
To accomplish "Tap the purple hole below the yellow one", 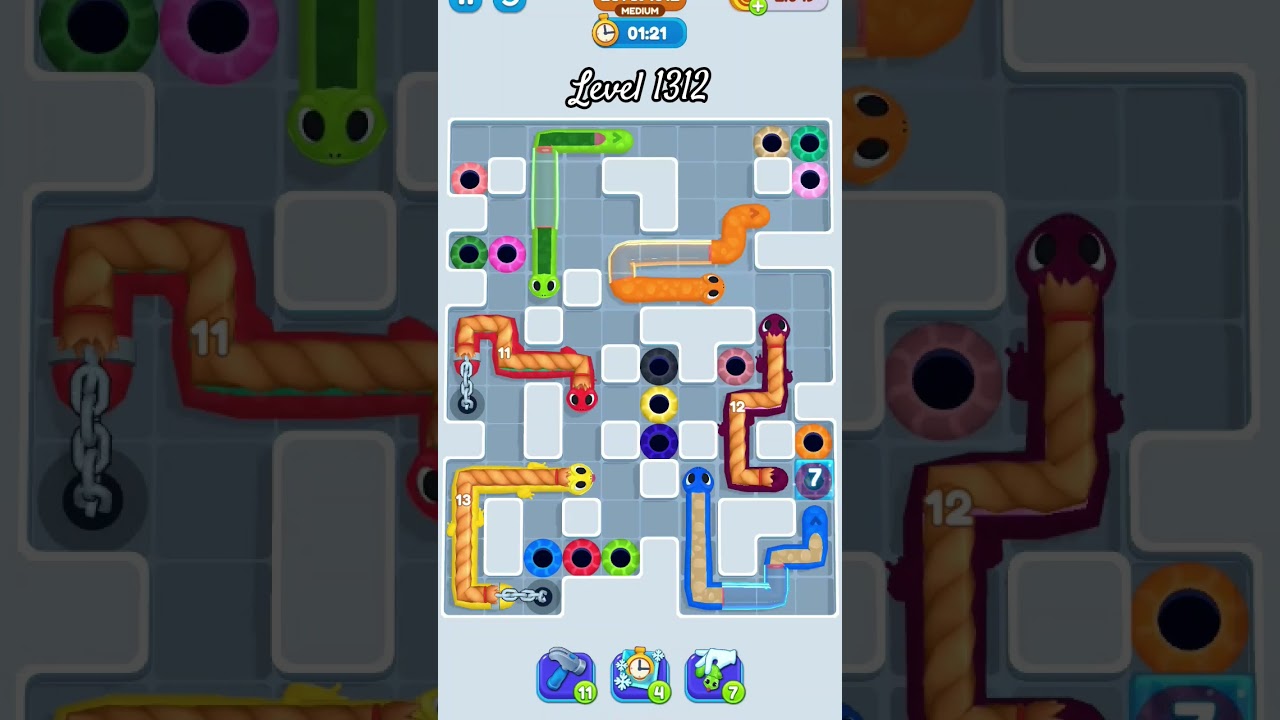I will [x=657, y=442].
